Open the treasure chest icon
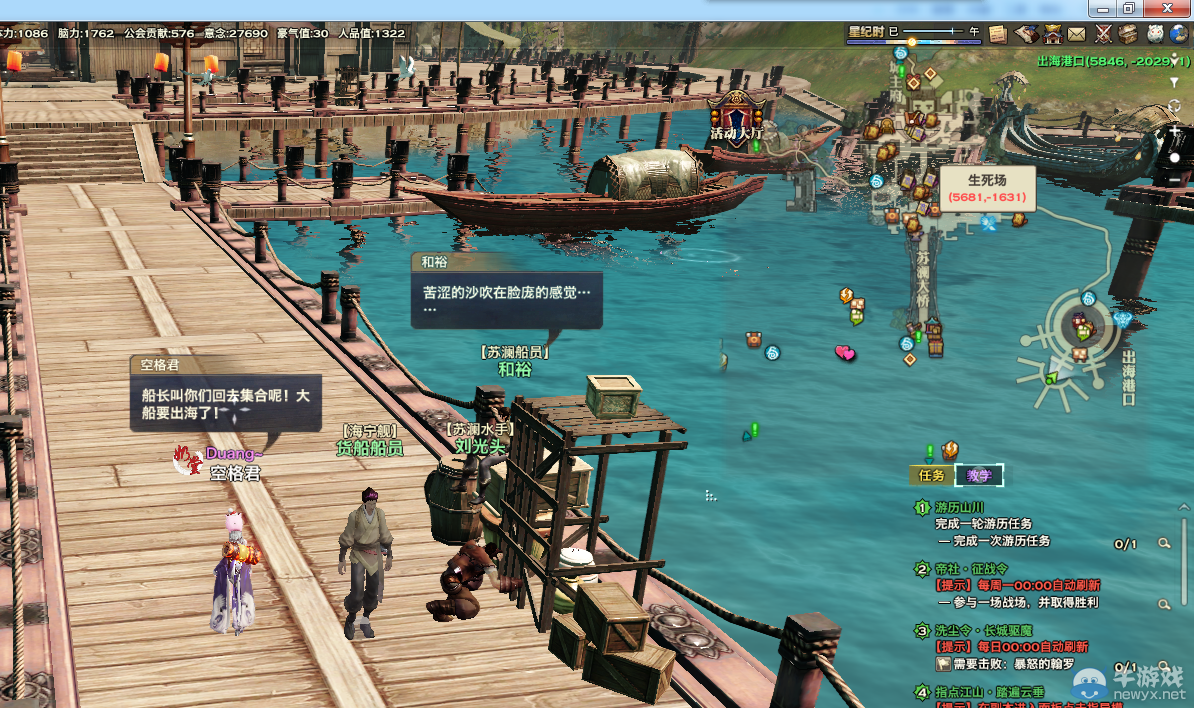1194x708 pixels. (1129, 34)
